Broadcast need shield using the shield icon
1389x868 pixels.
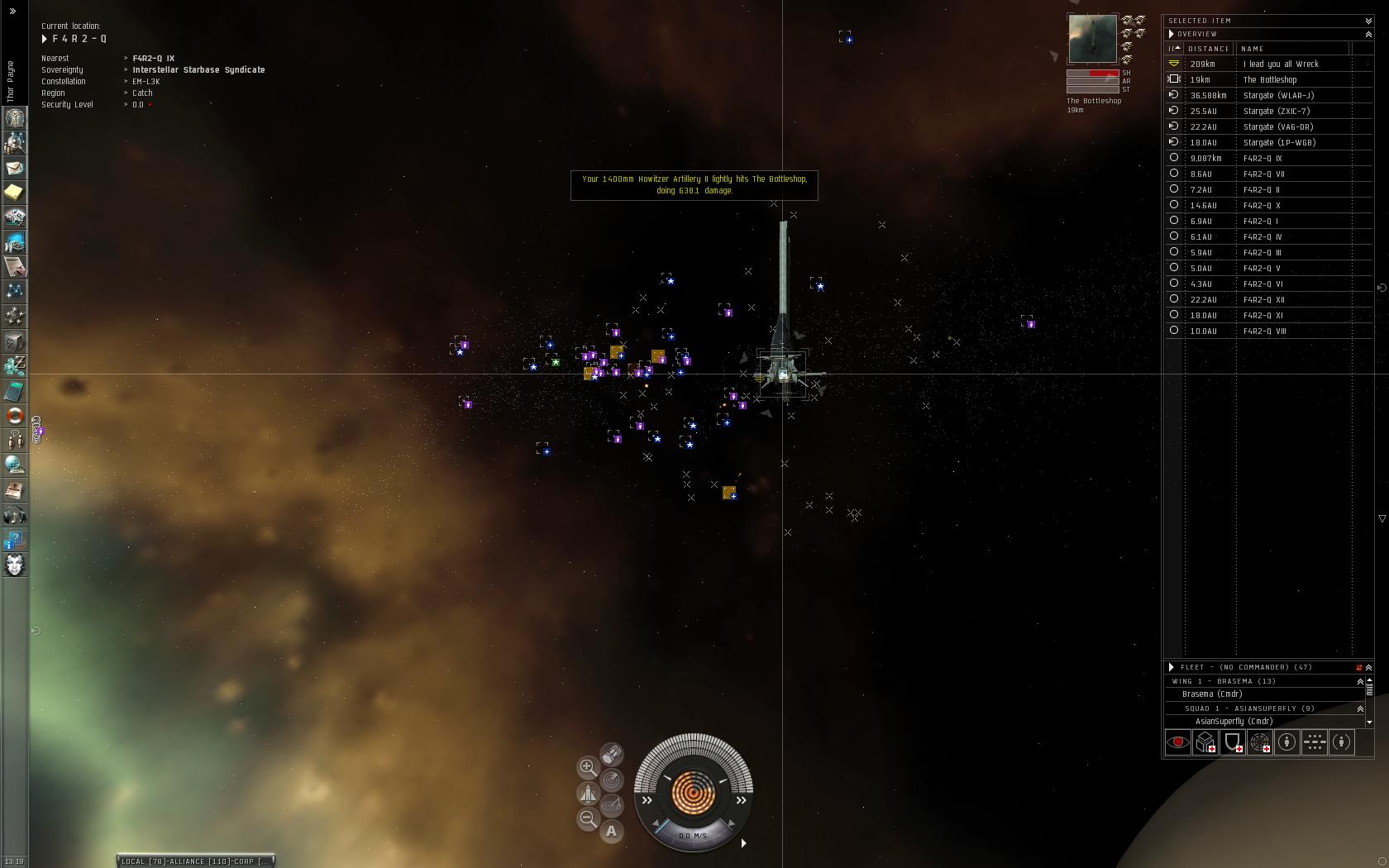[1232, 742]
